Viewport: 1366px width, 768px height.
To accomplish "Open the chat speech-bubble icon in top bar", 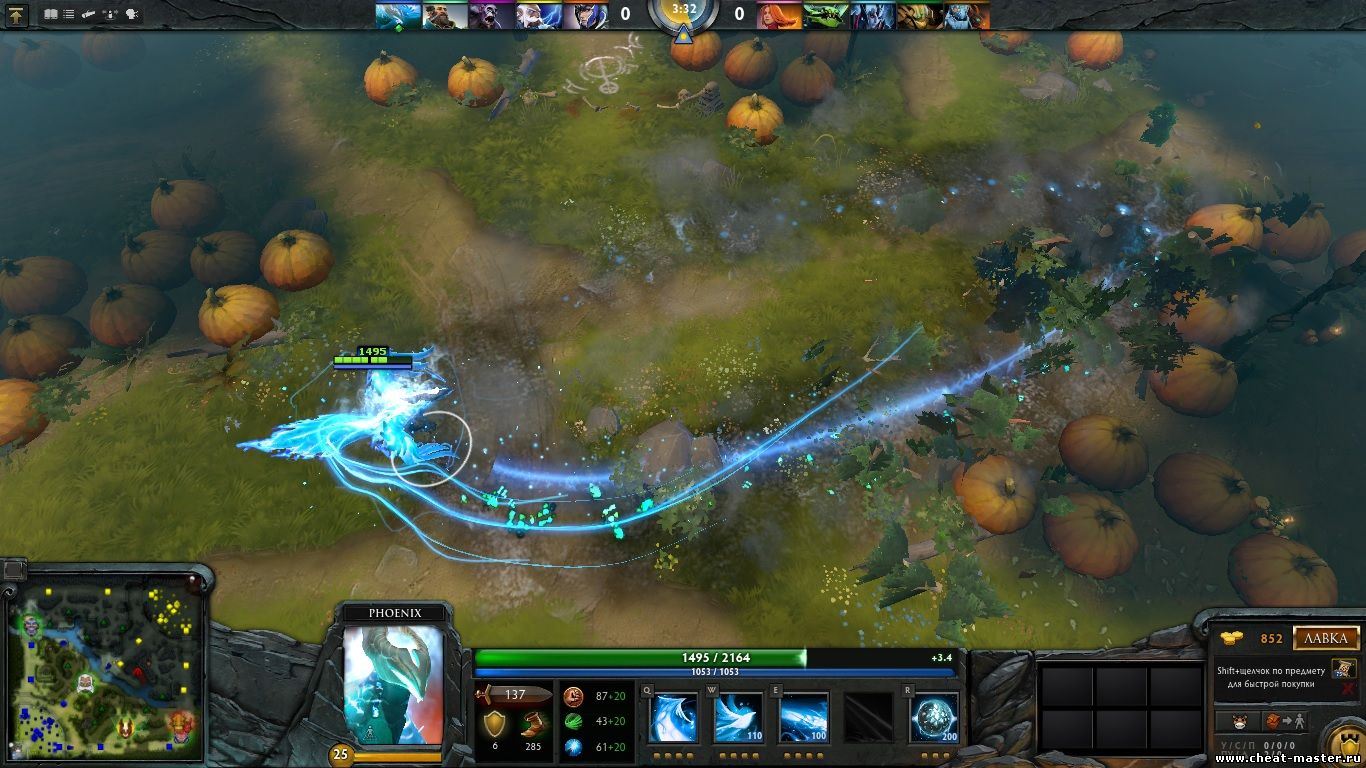I will pyautogui.click(x=133, y=15).
